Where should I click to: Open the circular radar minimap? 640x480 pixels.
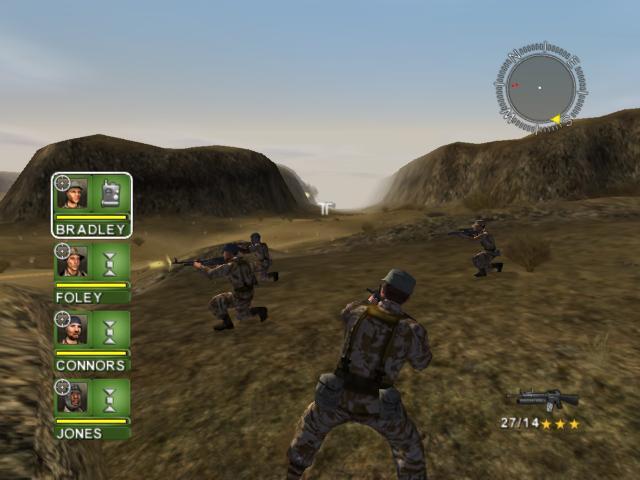pyautogui.click(x=540, y=88)
